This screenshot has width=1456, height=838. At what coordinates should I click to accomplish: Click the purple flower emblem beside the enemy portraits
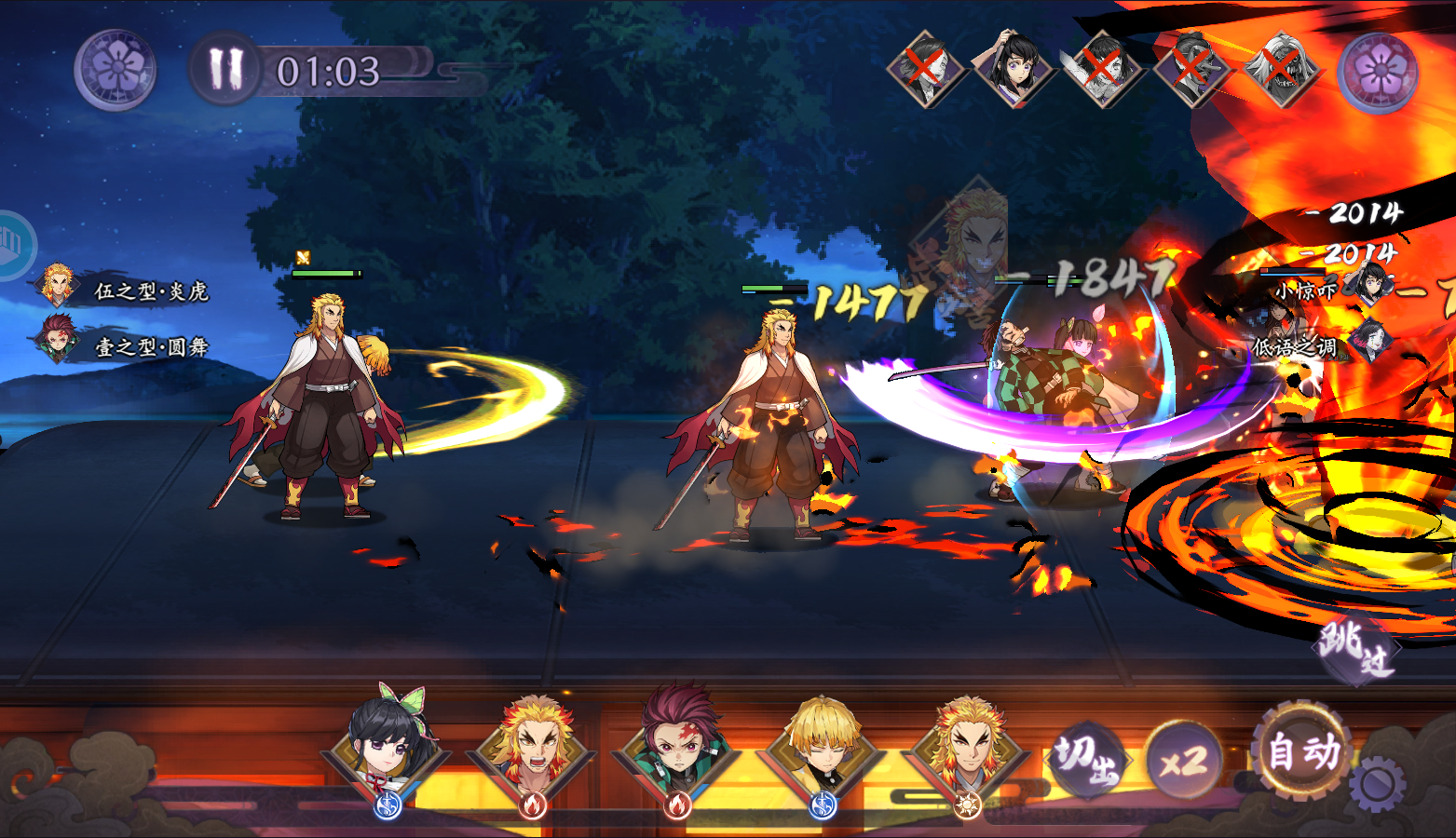coord(1378,72)
